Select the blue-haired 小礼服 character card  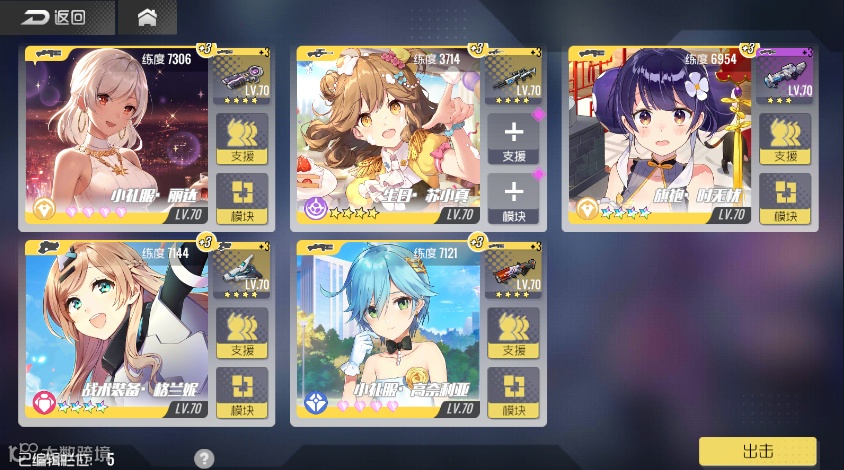[x=388, y=332]
